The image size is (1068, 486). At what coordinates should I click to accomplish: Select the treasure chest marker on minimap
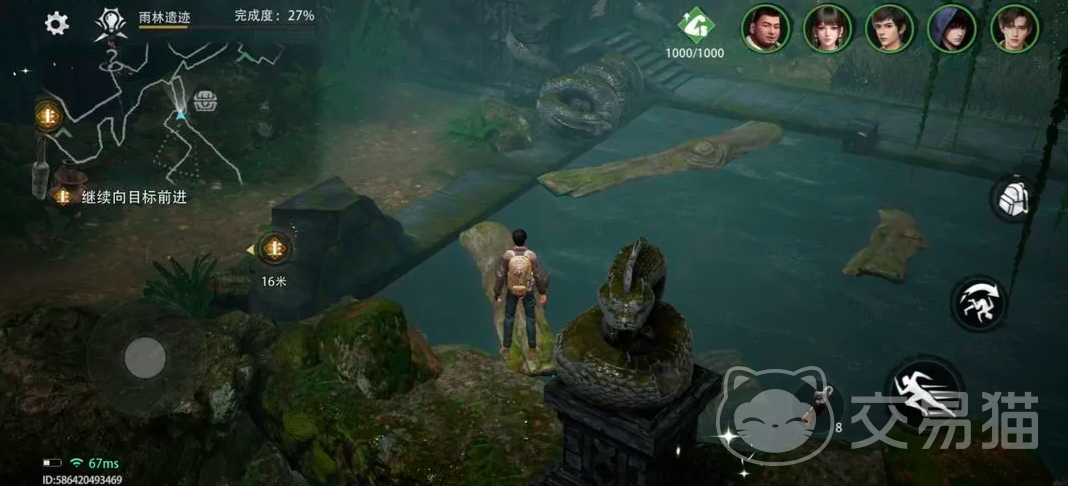coord(205,100)
